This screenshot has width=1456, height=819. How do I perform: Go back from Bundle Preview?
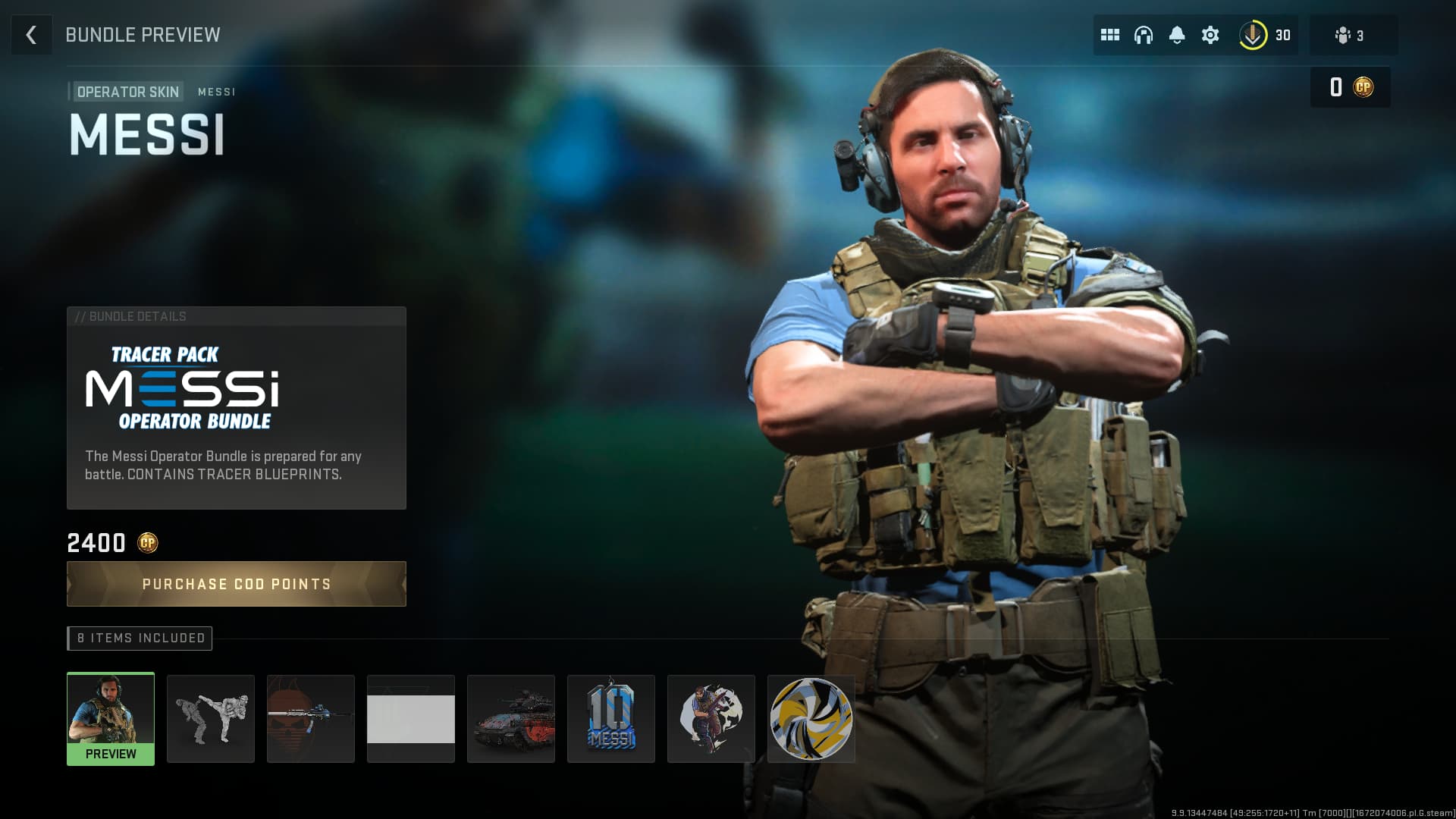tap(31, 35)
